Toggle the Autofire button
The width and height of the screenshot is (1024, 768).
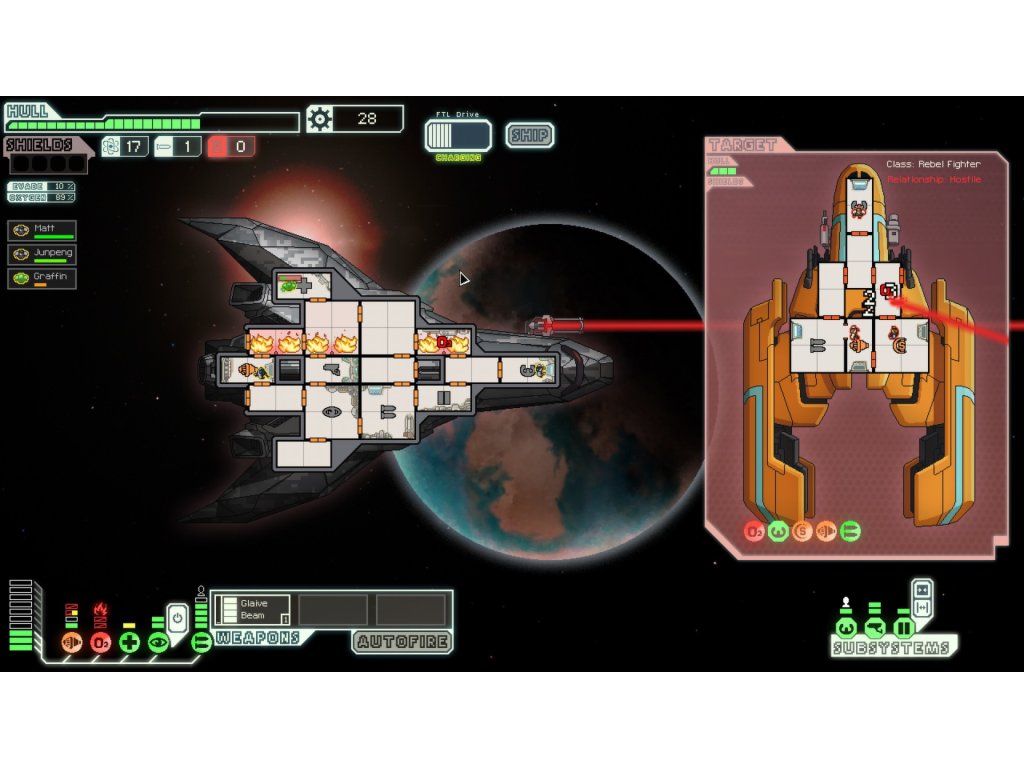click(x=402, y=641)
